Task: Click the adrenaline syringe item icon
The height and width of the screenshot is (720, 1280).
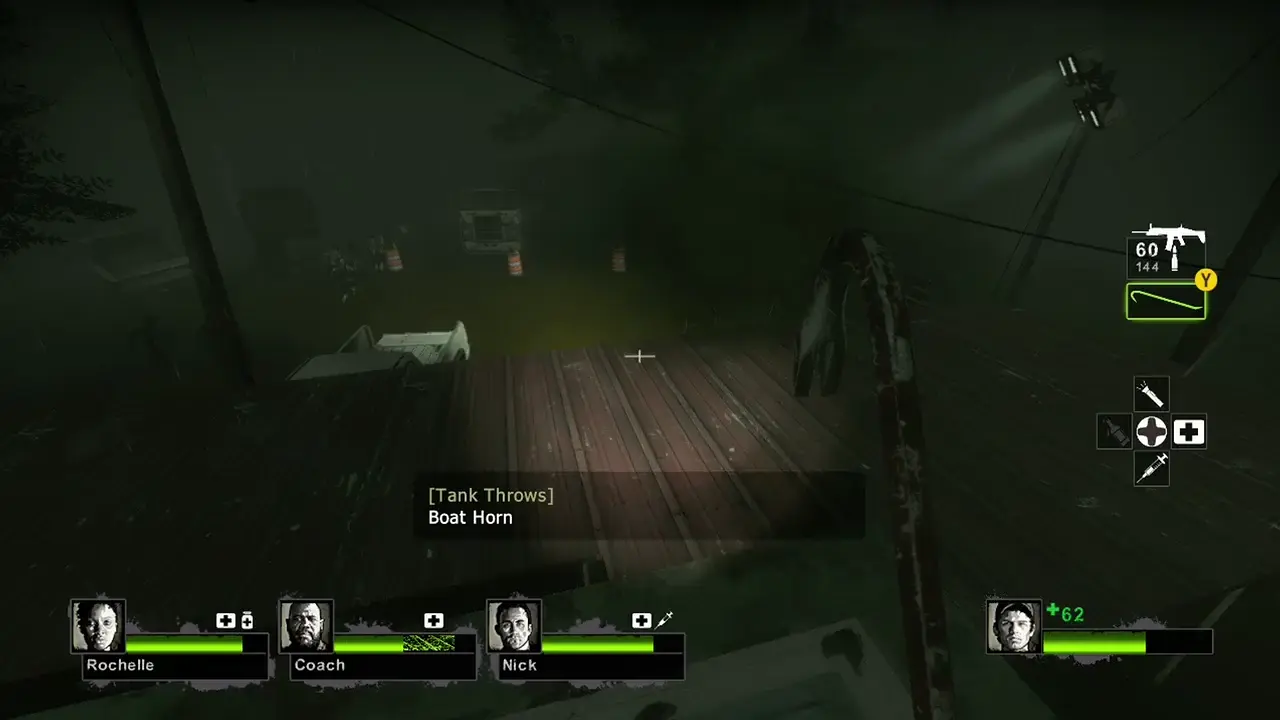Action: coord(1151,469)
